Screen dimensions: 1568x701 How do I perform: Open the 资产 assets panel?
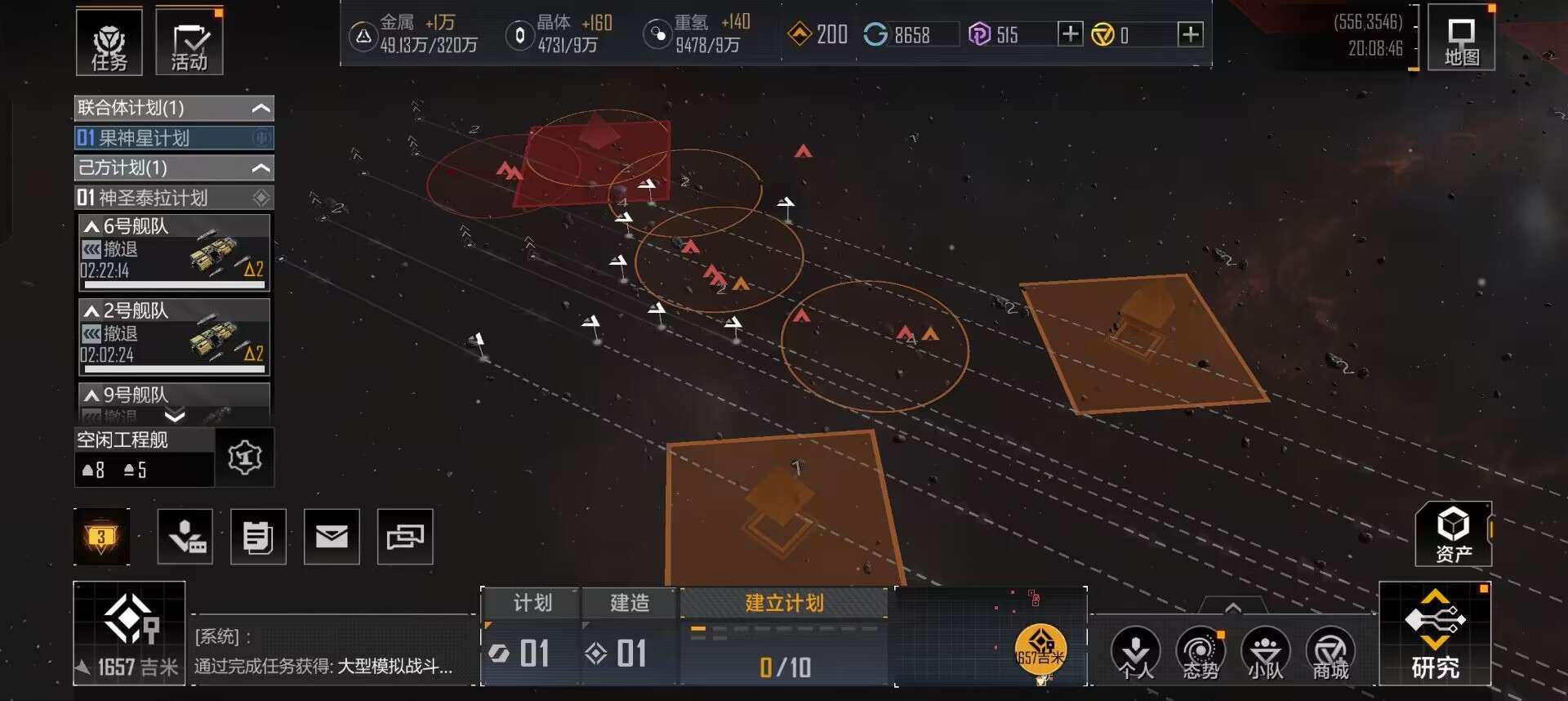coord(1453,534)
